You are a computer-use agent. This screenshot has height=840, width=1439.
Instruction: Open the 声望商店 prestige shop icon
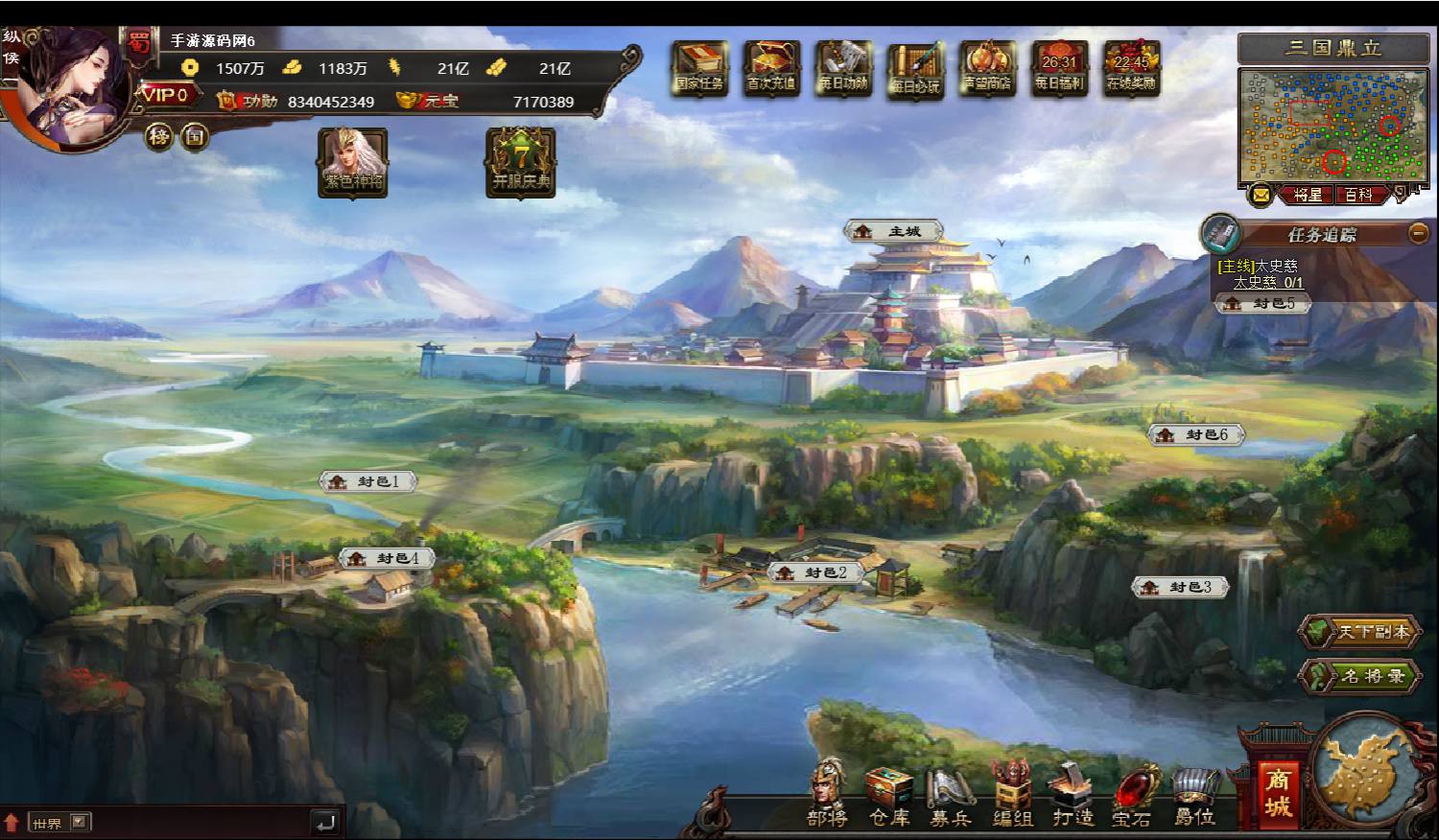click(987, 68)
